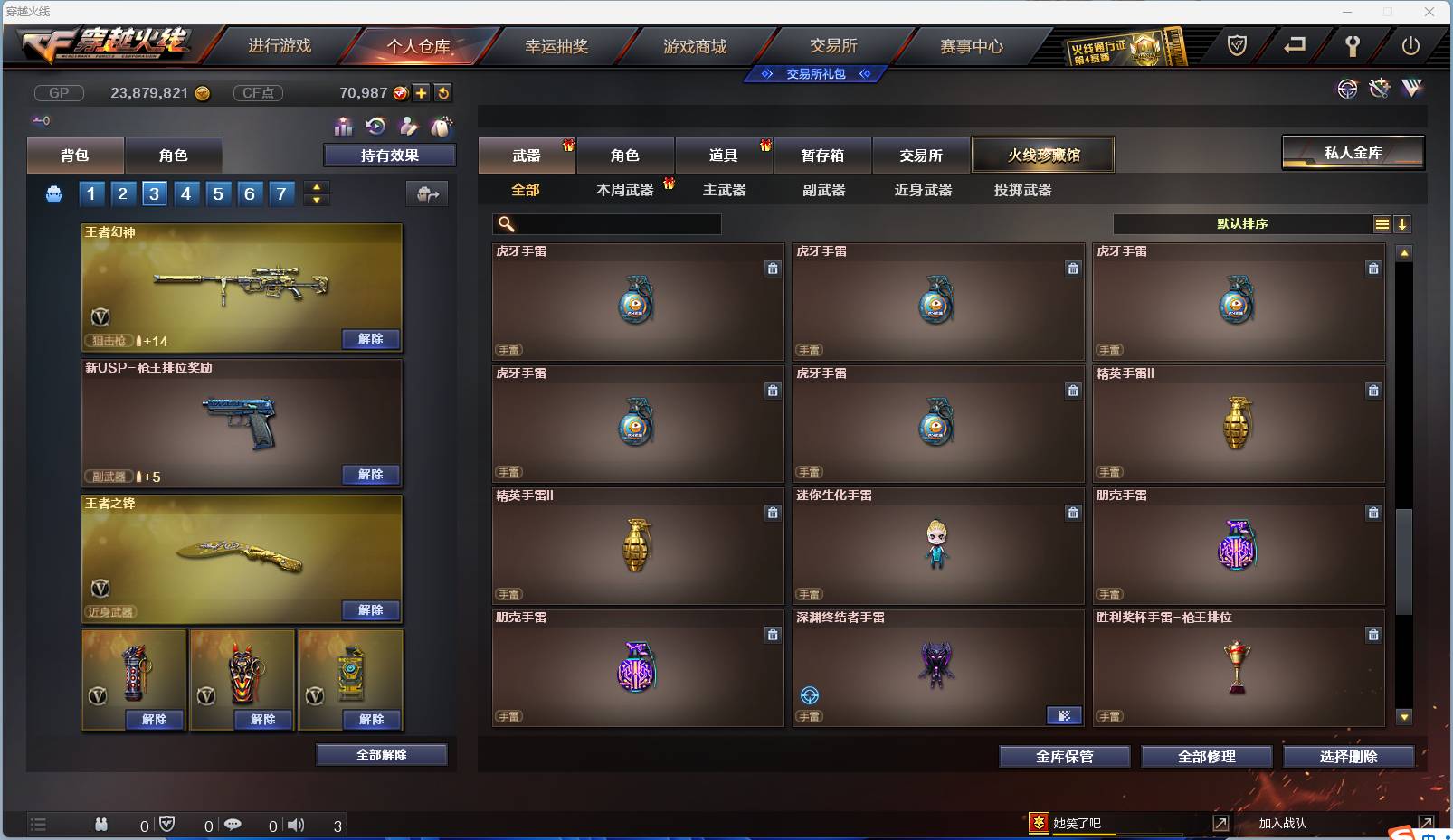This screenshot has width=1453, height=840.
Task: Click the chat bubble icon in bottom status bar
Action: tap(234, 824)
